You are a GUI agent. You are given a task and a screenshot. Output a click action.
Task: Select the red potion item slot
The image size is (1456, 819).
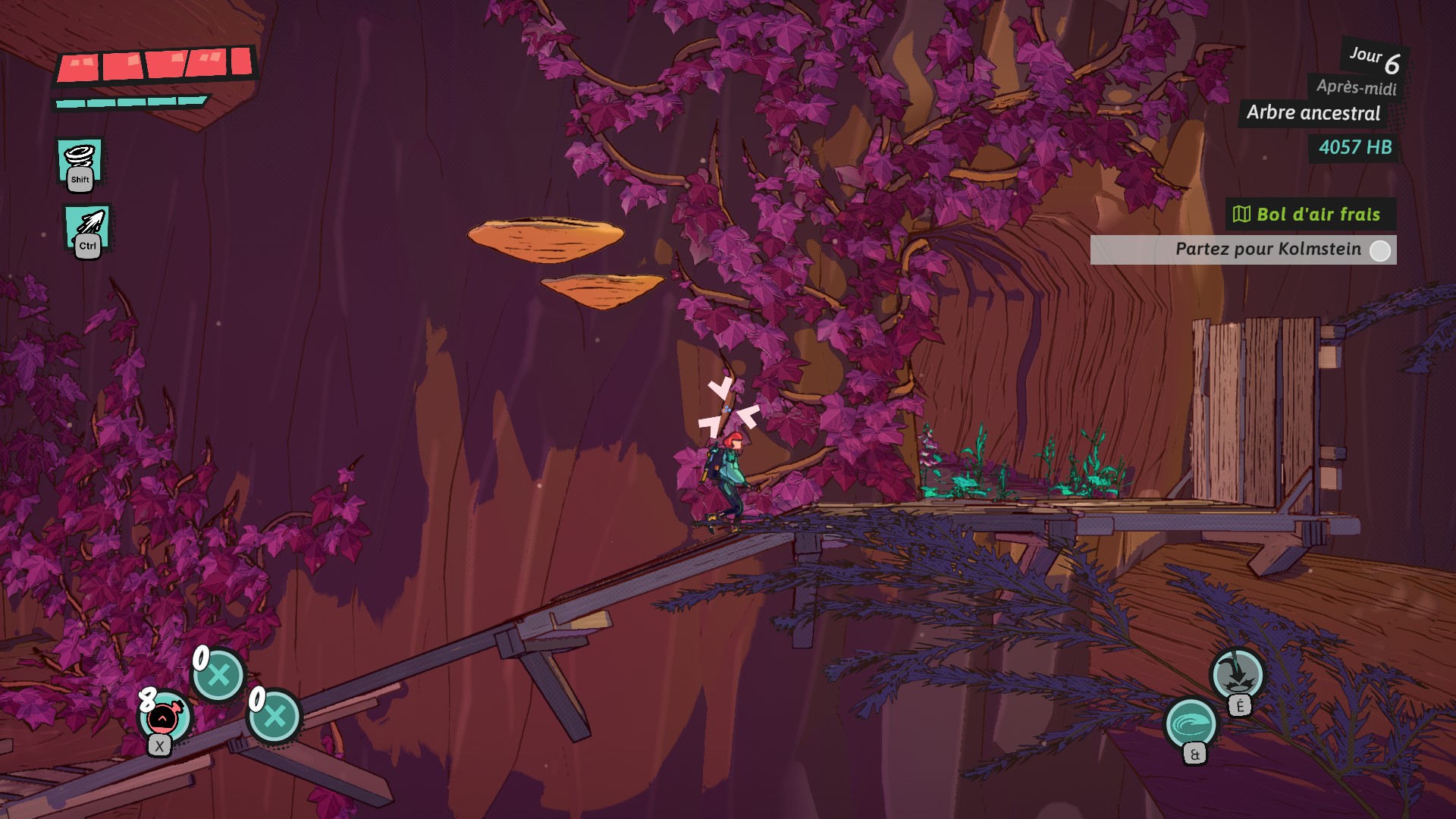[164, 717]
